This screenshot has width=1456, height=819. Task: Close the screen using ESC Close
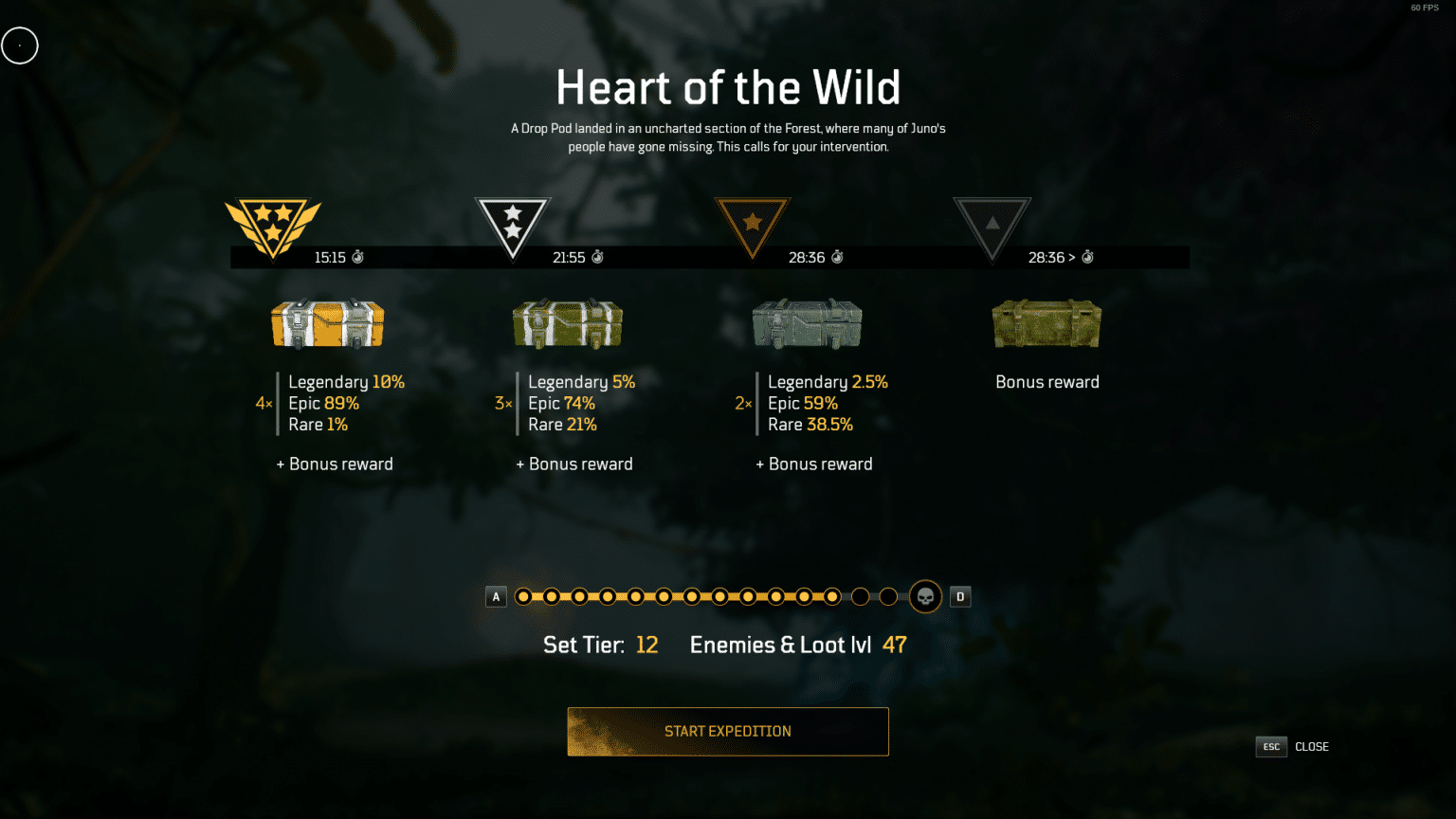coord(1293,746)
